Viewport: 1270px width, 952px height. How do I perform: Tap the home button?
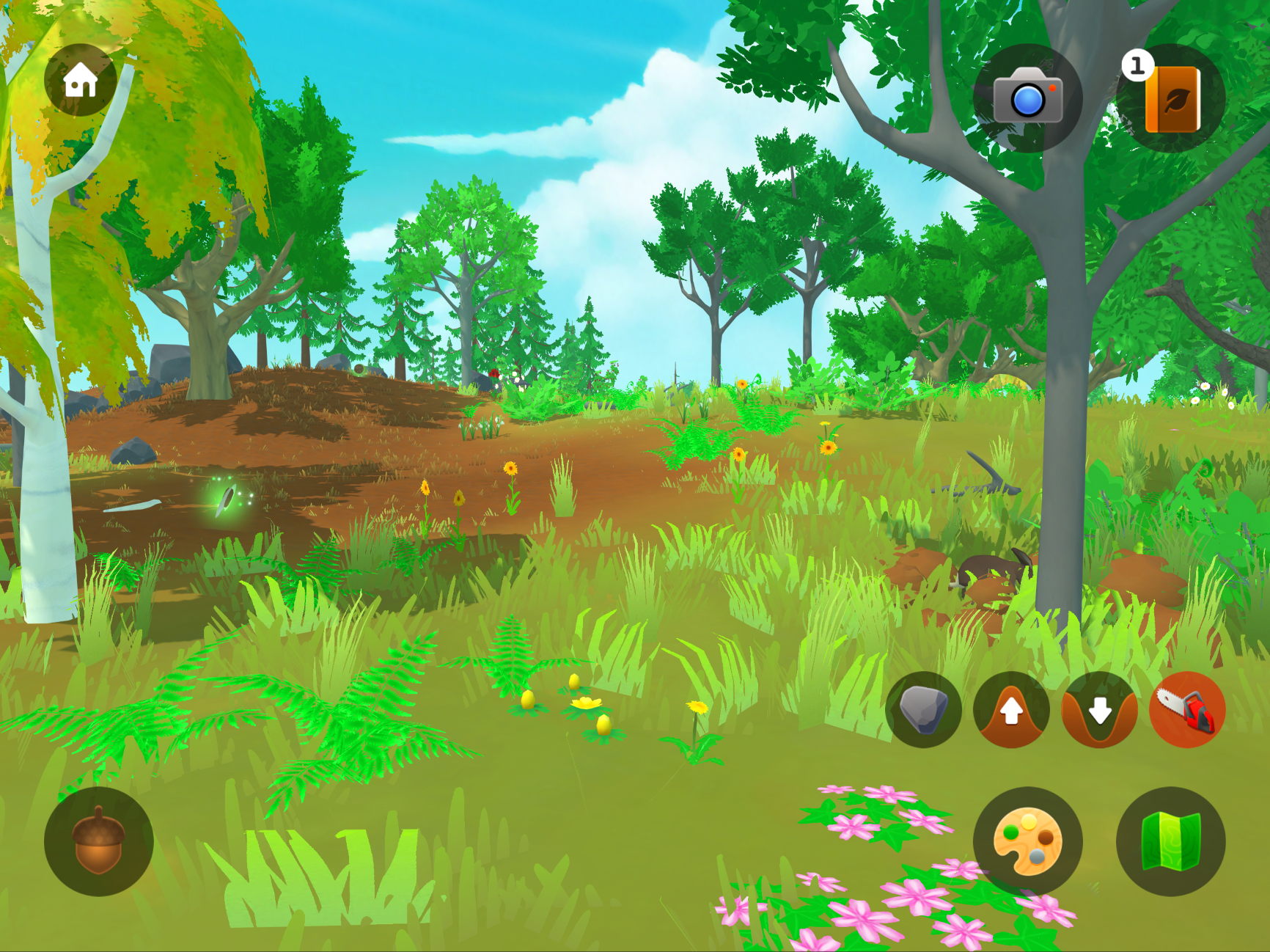tap(80, 80)
